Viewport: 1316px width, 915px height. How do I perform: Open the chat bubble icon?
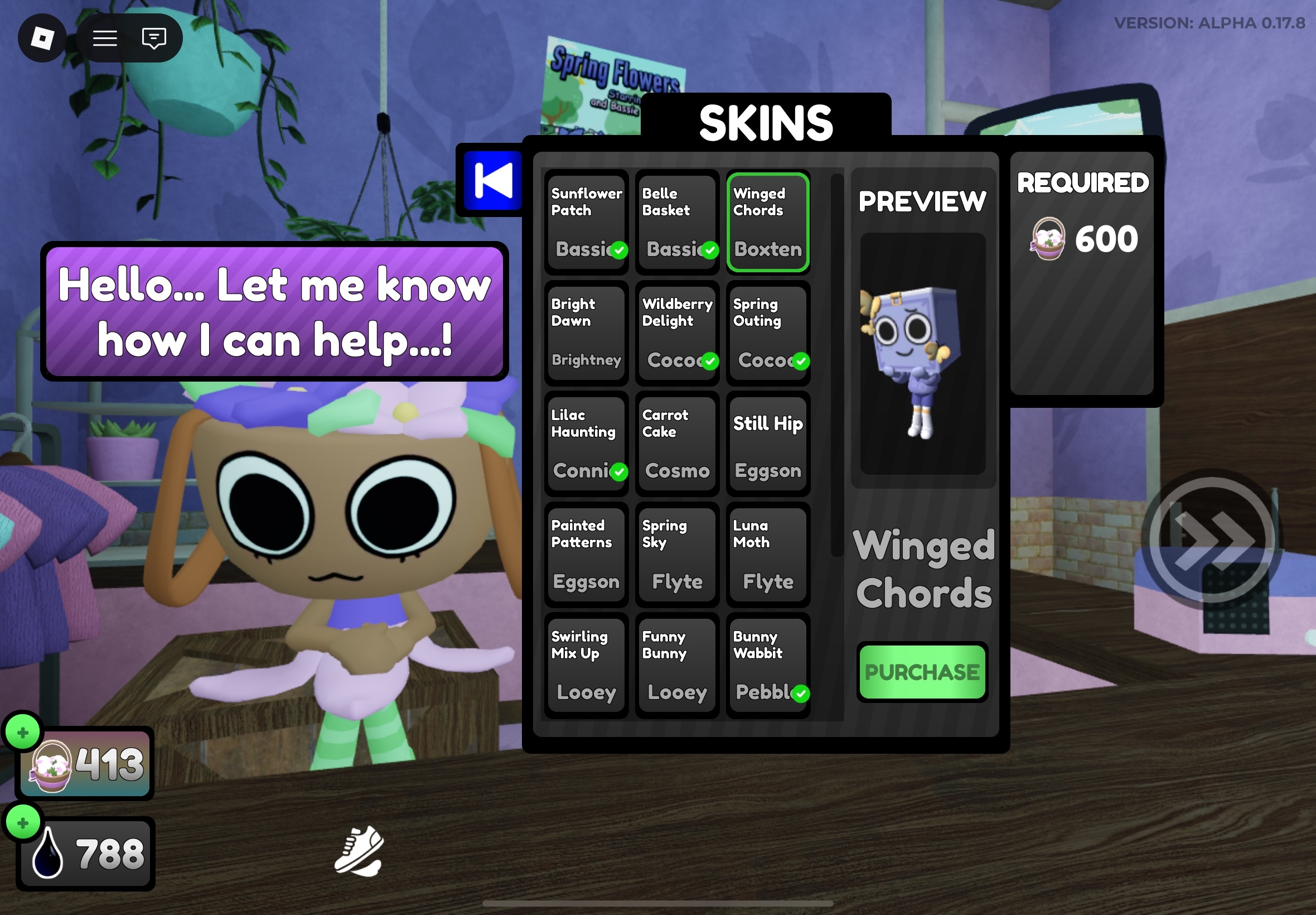tap(152, 38)
